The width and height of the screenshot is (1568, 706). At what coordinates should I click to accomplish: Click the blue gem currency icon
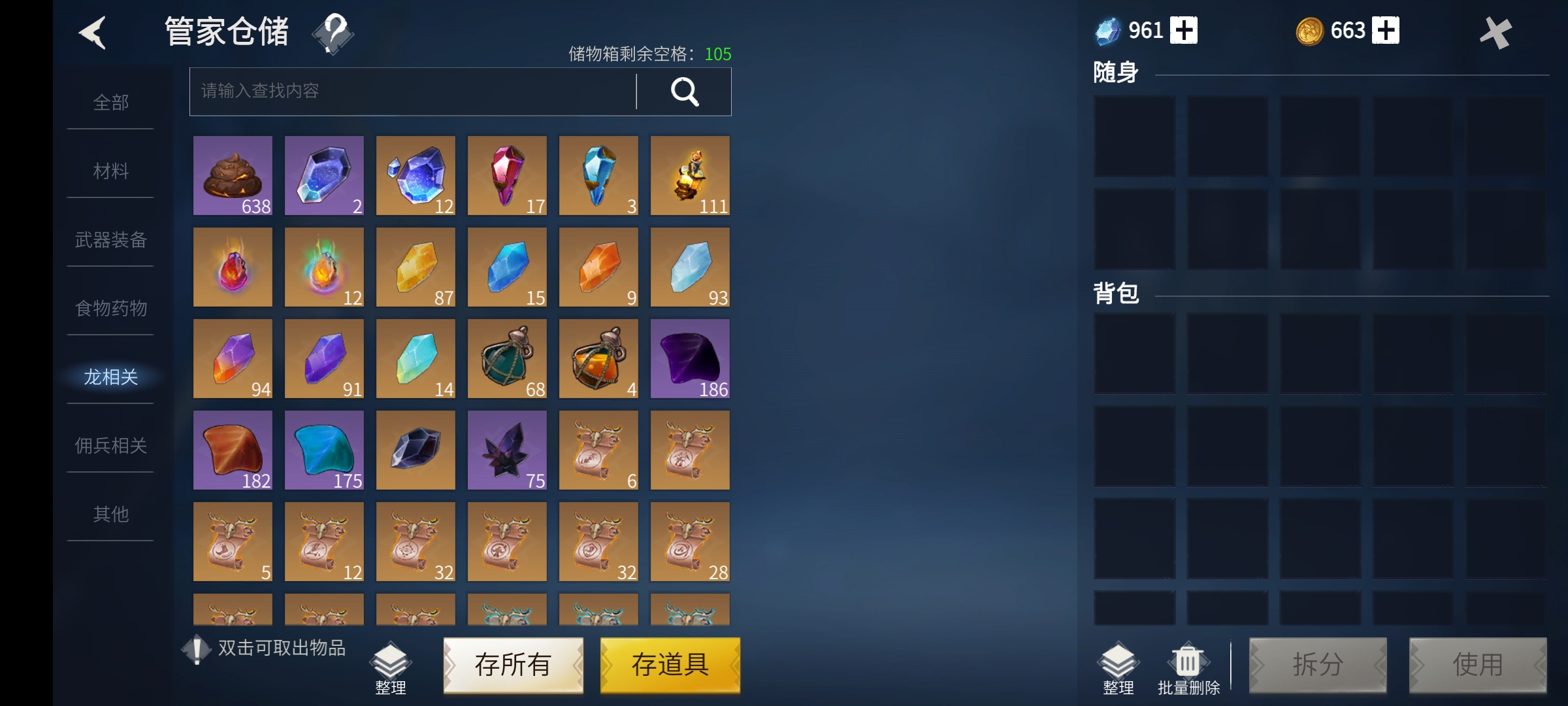click(x=1106, y=29)
